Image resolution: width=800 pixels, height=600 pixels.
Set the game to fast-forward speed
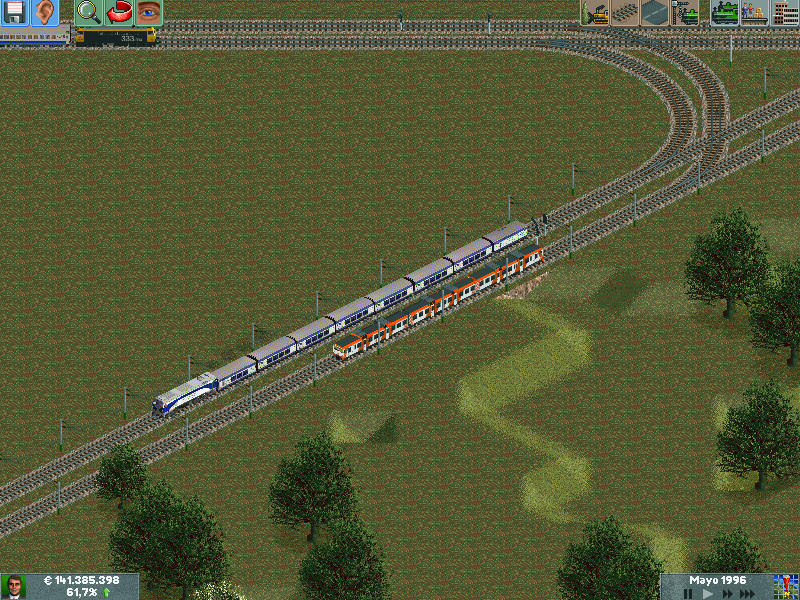[726, 594]
